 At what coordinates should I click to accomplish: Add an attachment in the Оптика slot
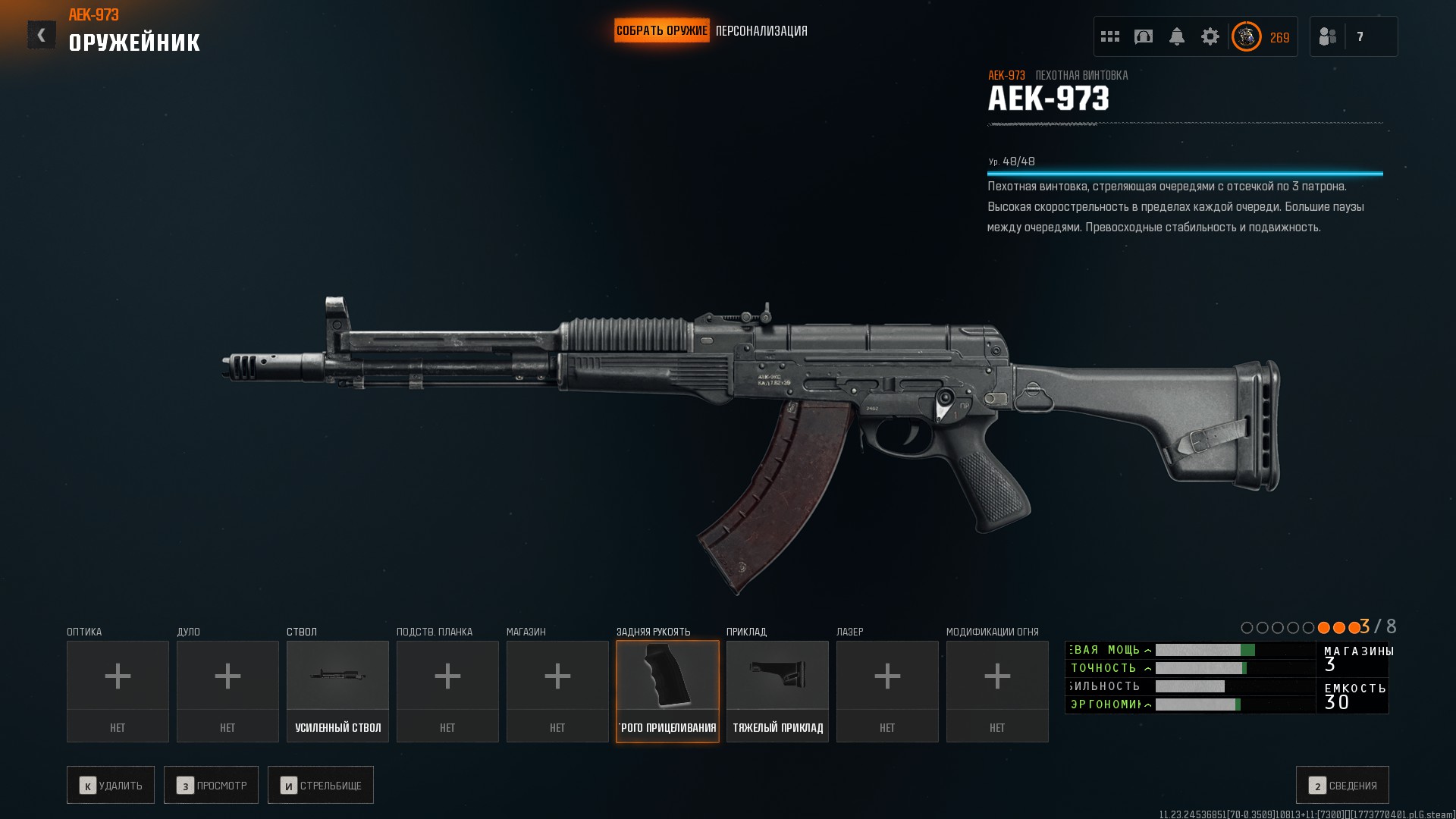point(118,691)
